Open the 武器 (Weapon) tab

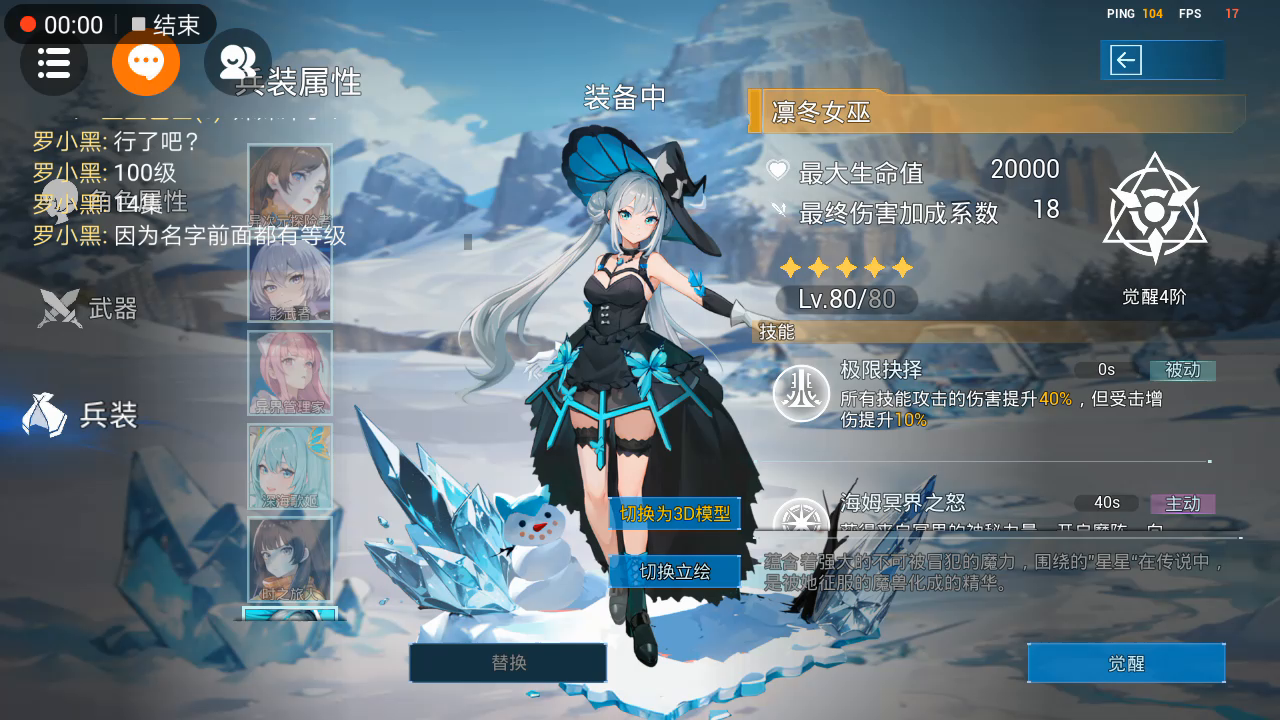(x=90, y=308)
